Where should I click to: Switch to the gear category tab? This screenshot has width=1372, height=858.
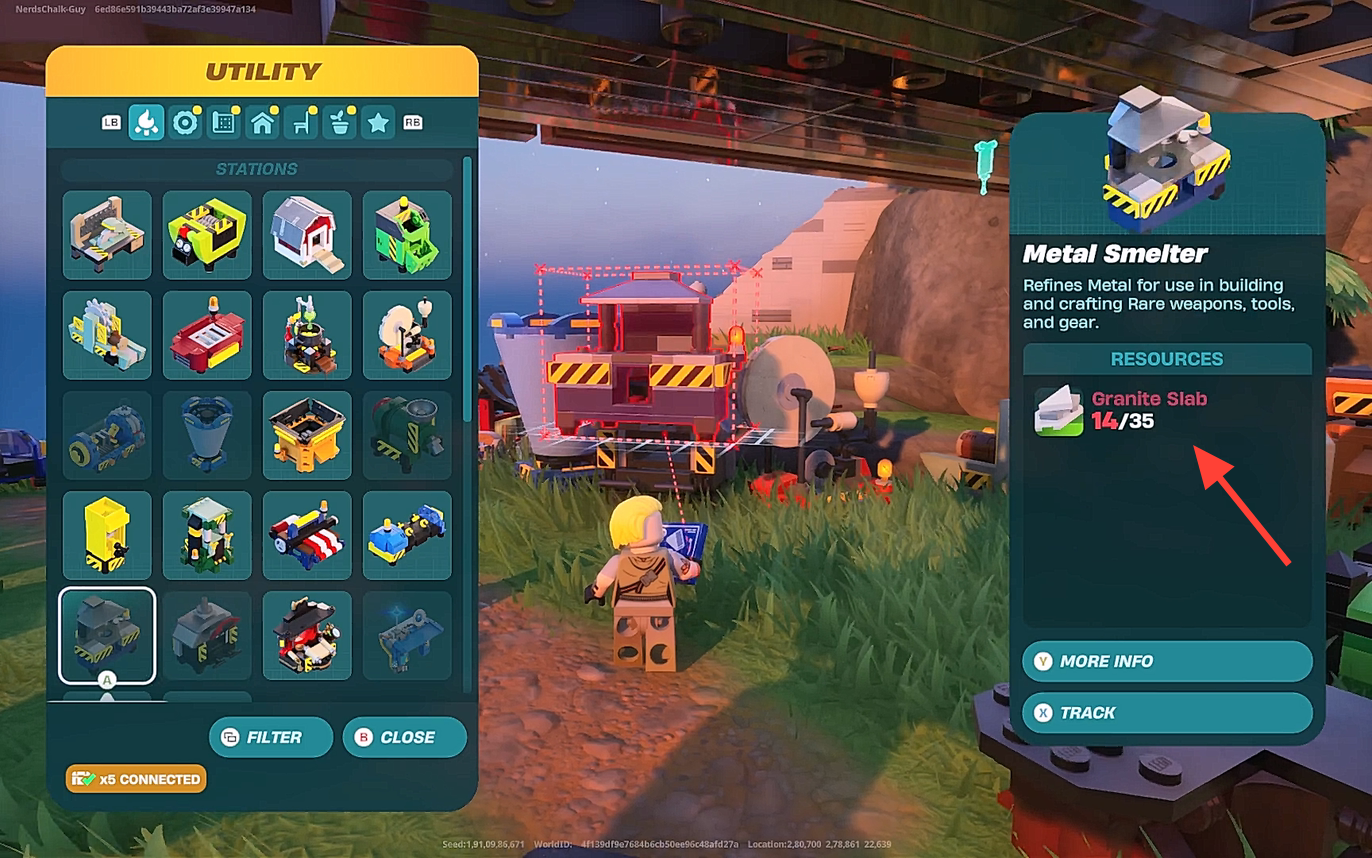point(185,124)
